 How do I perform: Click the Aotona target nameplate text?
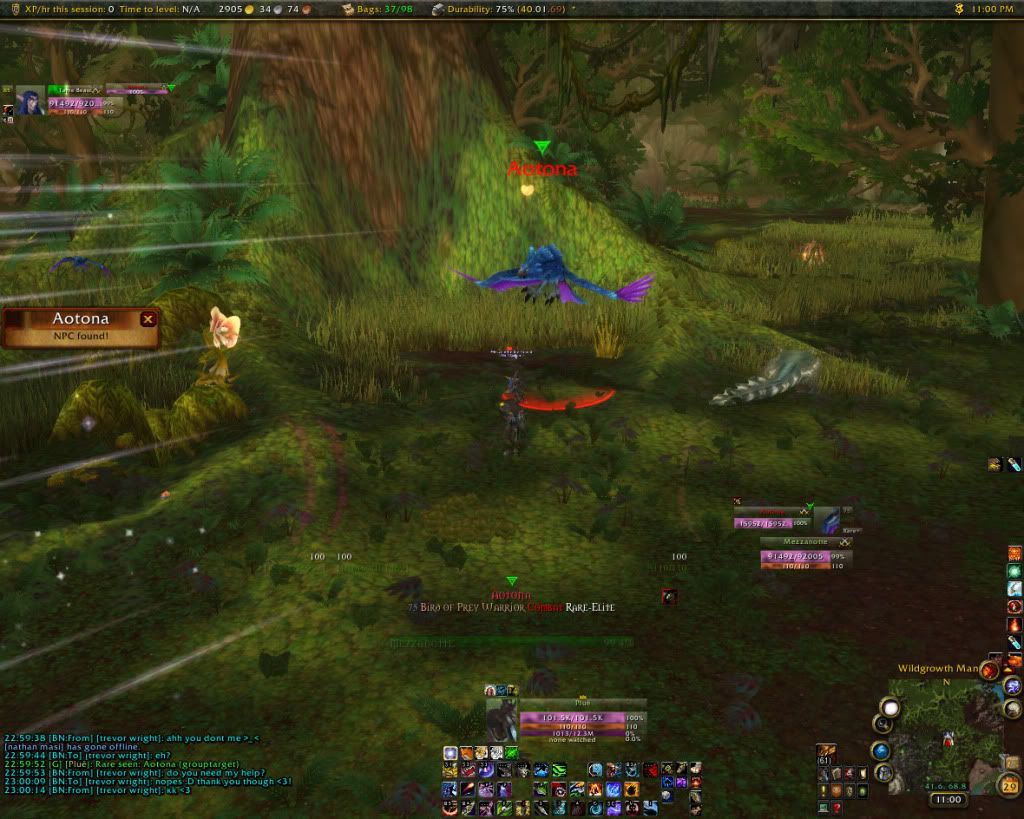pyautogui.click(x=542, y=169)
